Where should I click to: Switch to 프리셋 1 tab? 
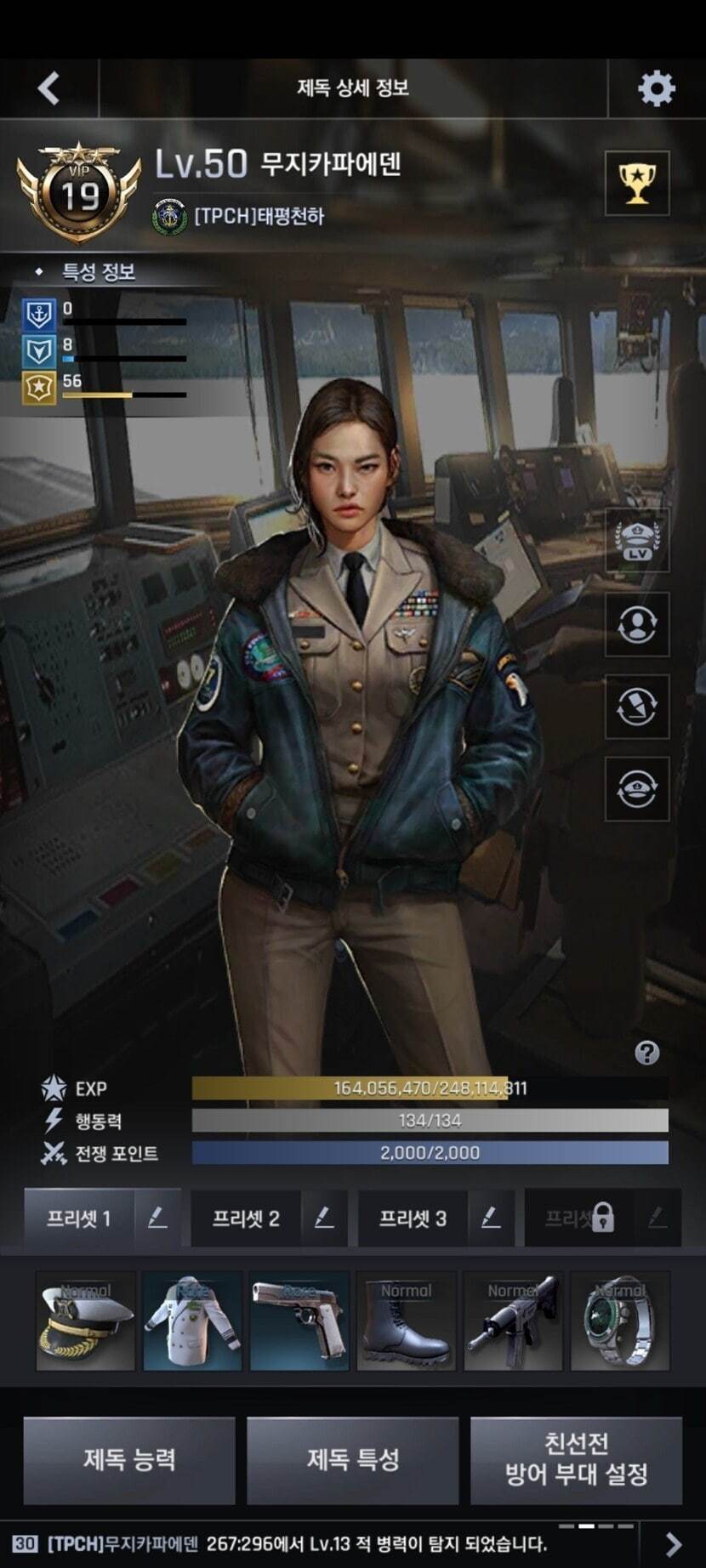(78, 1219)
